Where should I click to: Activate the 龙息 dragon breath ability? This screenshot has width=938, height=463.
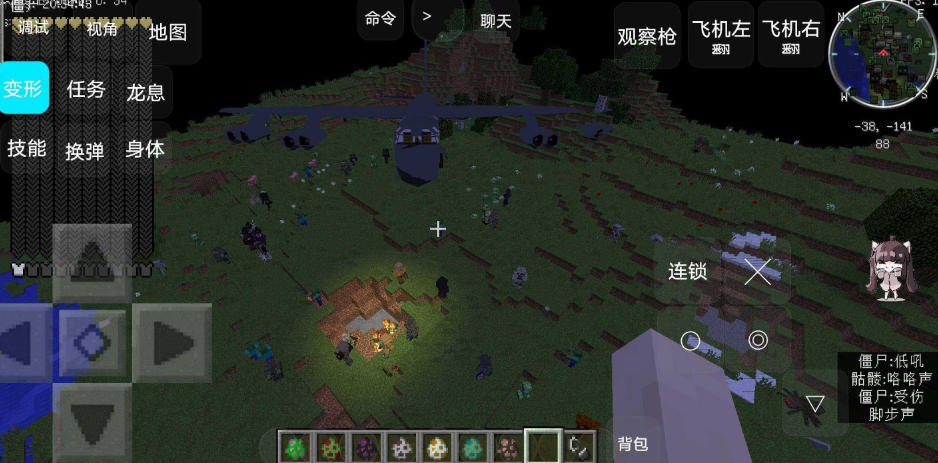[146, 92]
